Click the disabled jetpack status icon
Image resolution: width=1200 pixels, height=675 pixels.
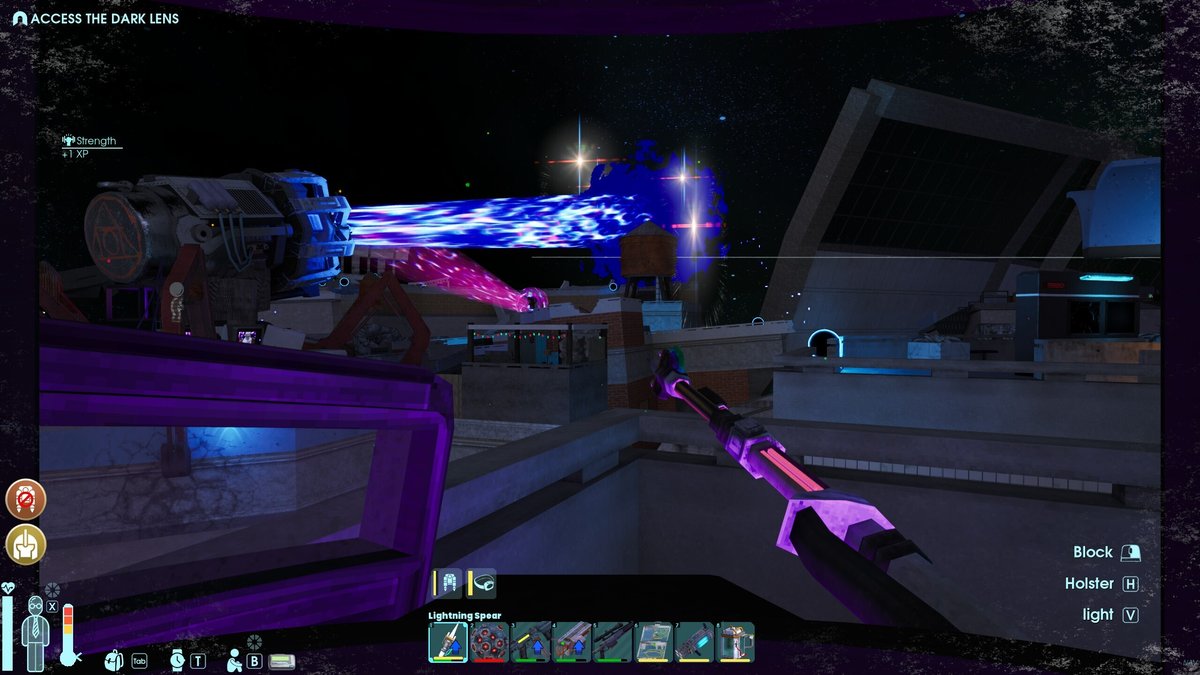click(x=25, y=499)
